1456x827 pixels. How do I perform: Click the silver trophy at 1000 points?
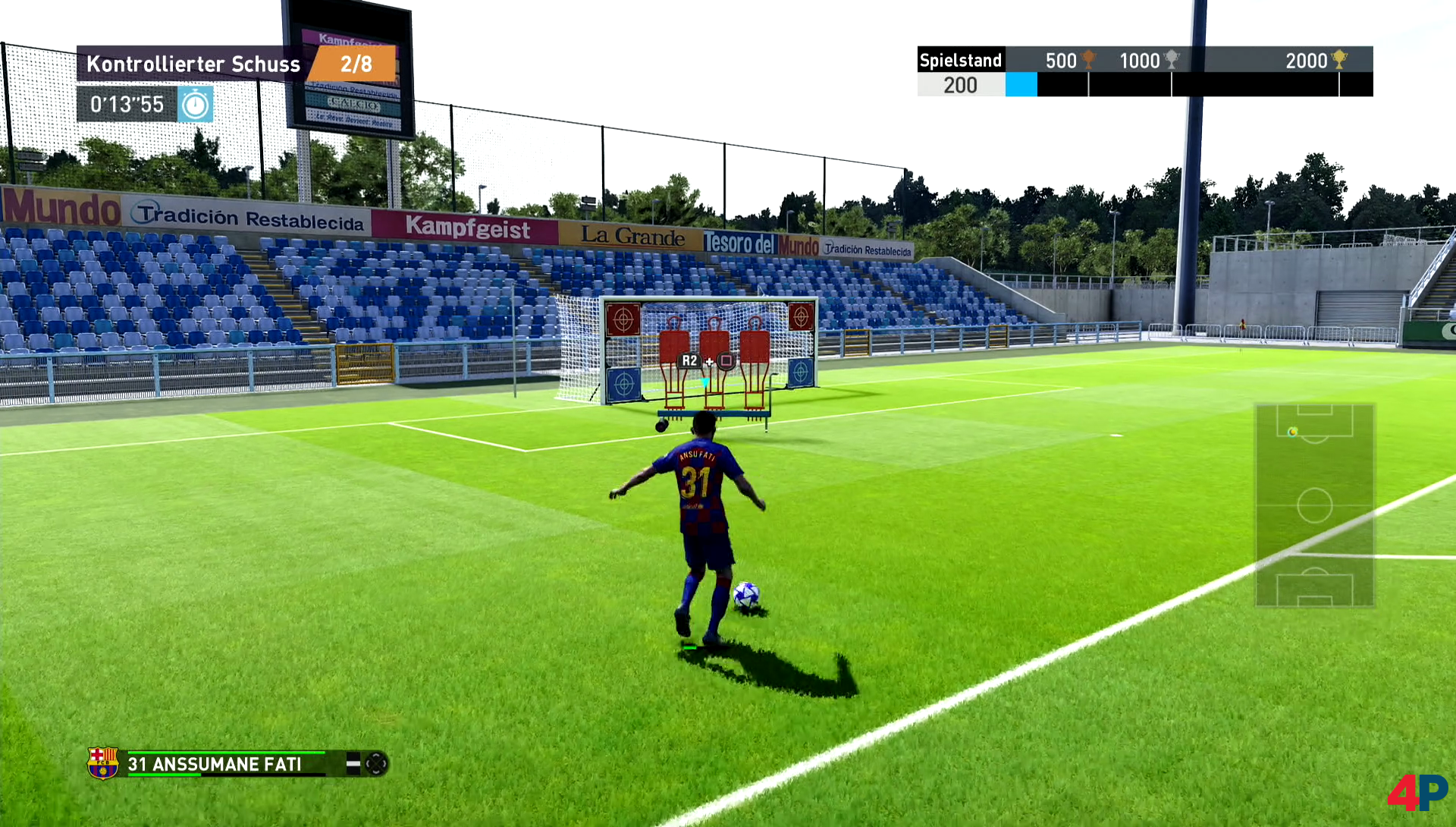(1172, 59)
